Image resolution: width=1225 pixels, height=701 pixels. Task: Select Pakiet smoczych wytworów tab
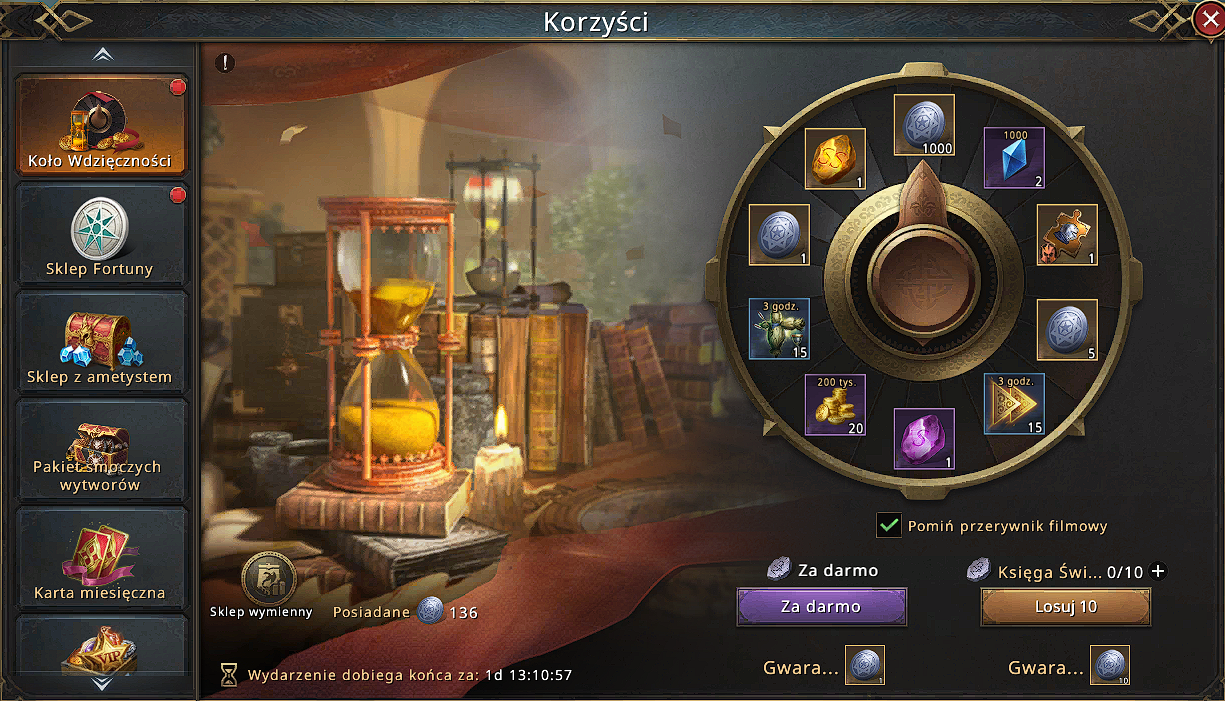[101, 453]
